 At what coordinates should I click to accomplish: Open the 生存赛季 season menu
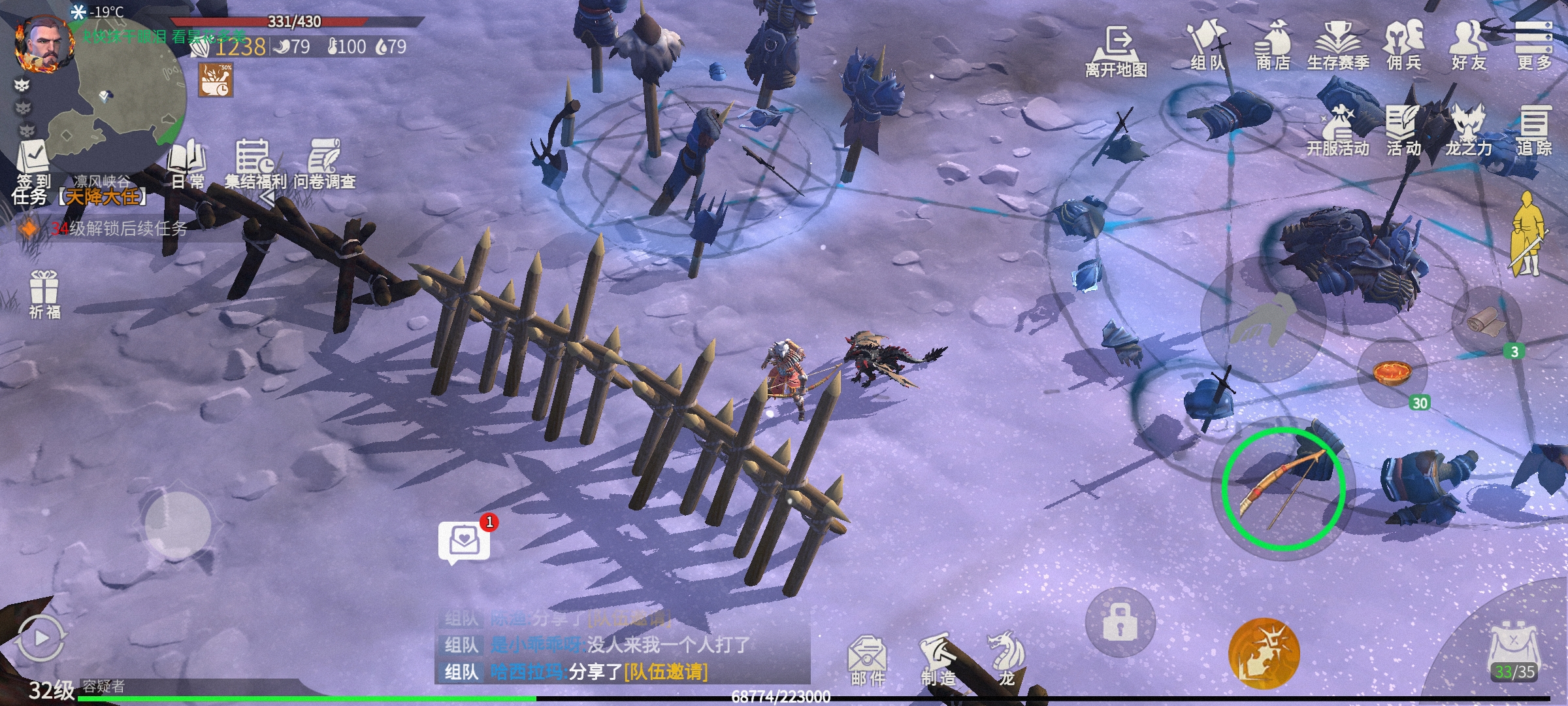tap(1337, 44)
